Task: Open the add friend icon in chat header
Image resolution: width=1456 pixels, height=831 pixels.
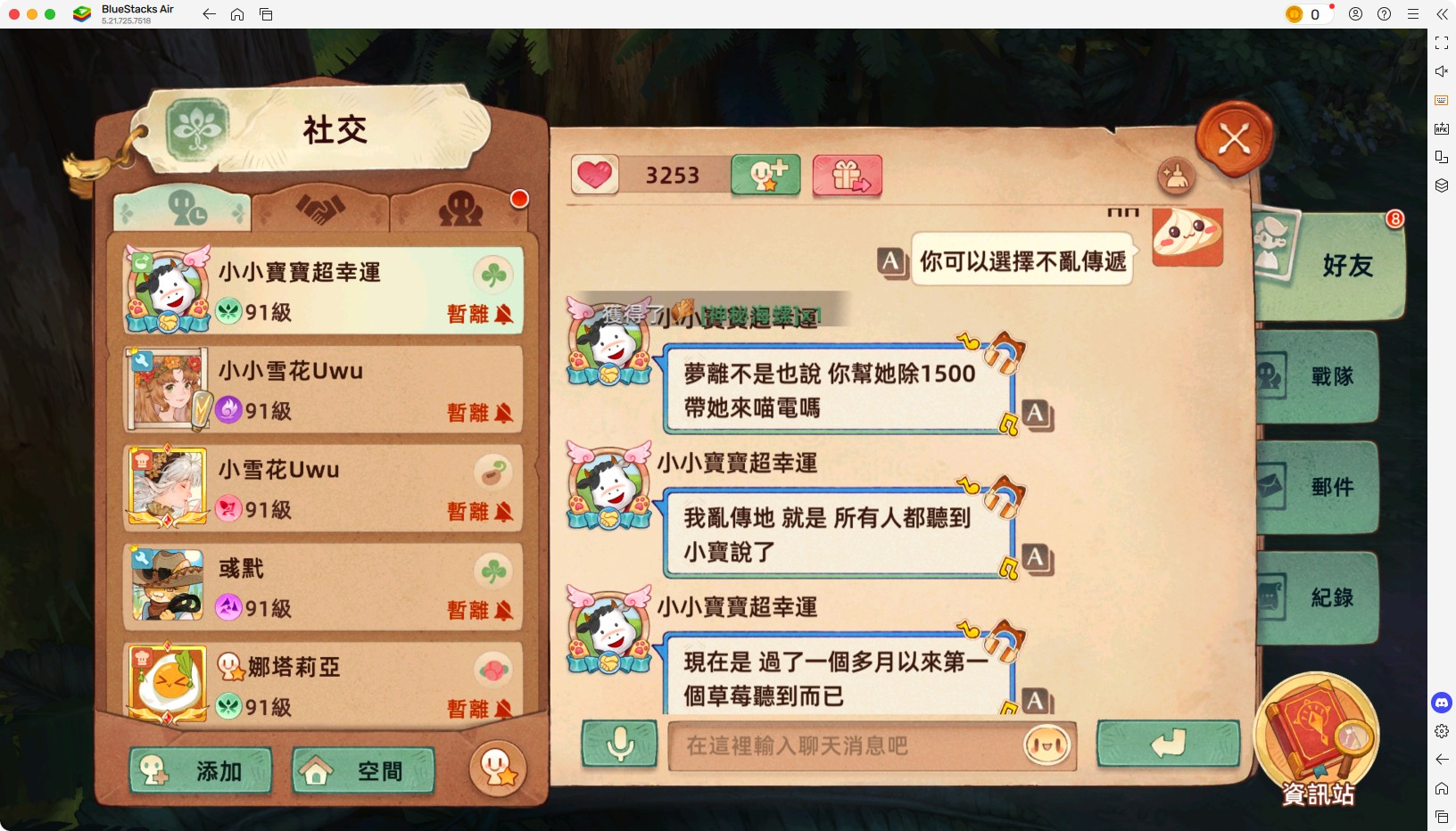Action: click(x=765, y=175)
